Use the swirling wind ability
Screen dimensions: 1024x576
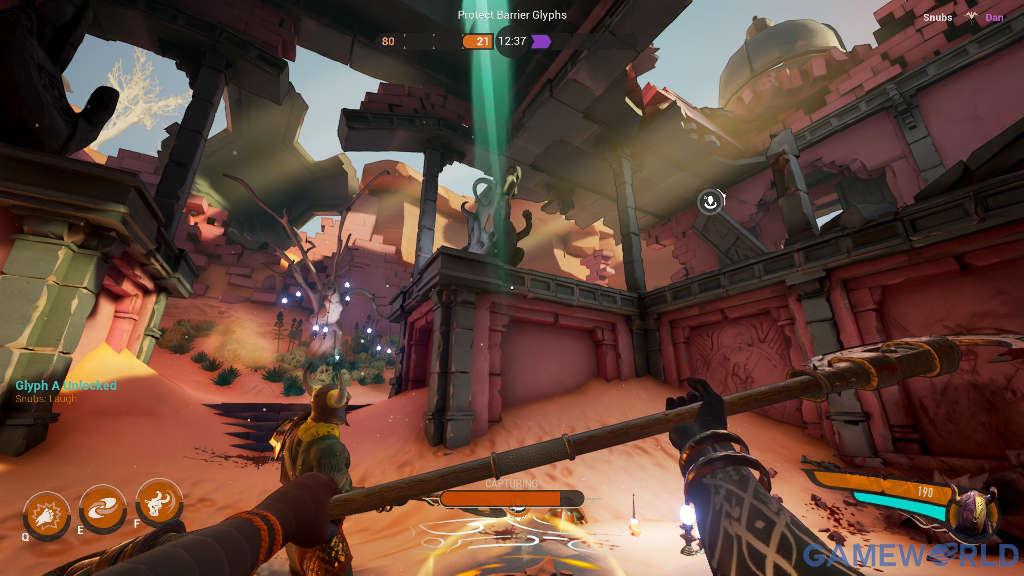pyautogui.click(x=102, y=509)
